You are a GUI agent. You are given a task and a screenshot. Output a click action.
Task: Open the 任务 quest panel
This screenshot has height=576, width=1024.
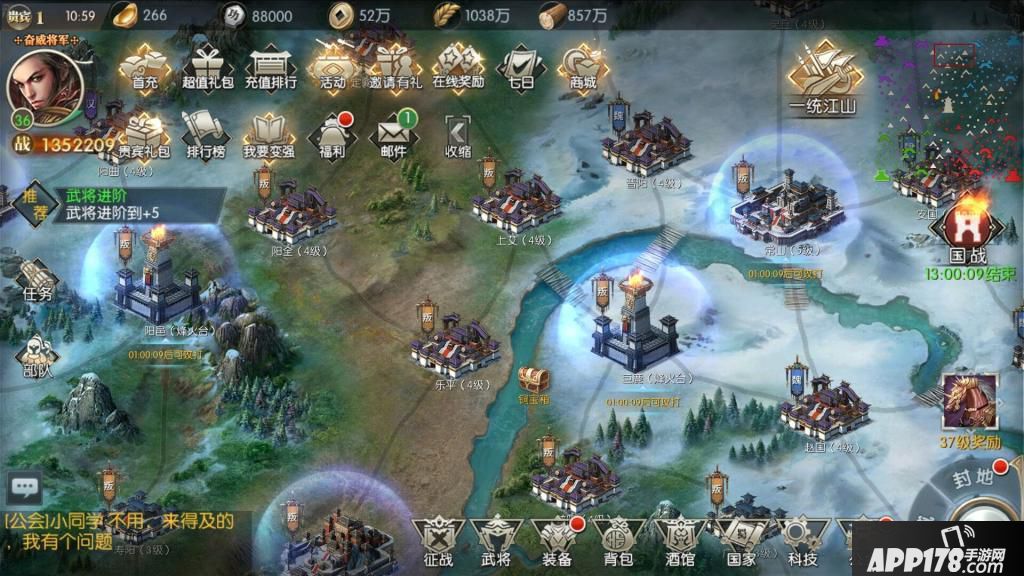pyautogui.click(x=37, y=280)
